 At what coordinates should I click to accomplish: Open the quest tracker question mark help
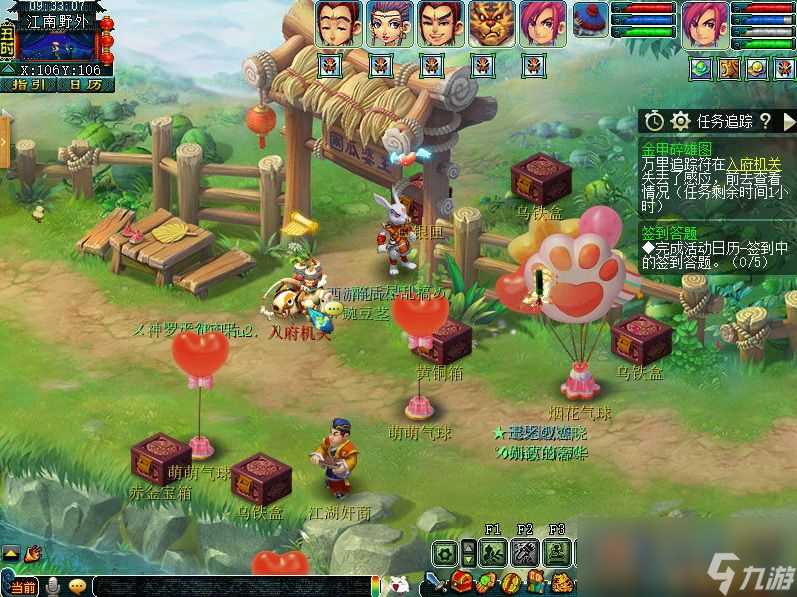tap(765, 121)
